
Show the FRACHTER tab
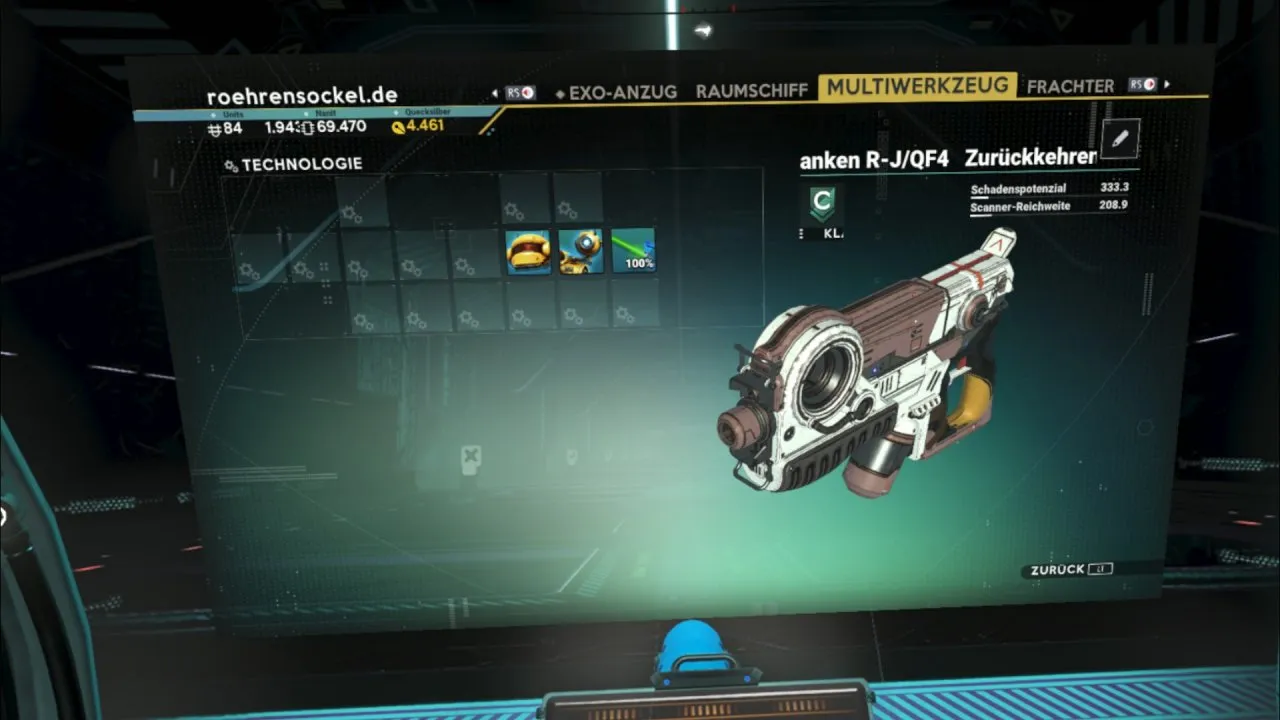1069,86
